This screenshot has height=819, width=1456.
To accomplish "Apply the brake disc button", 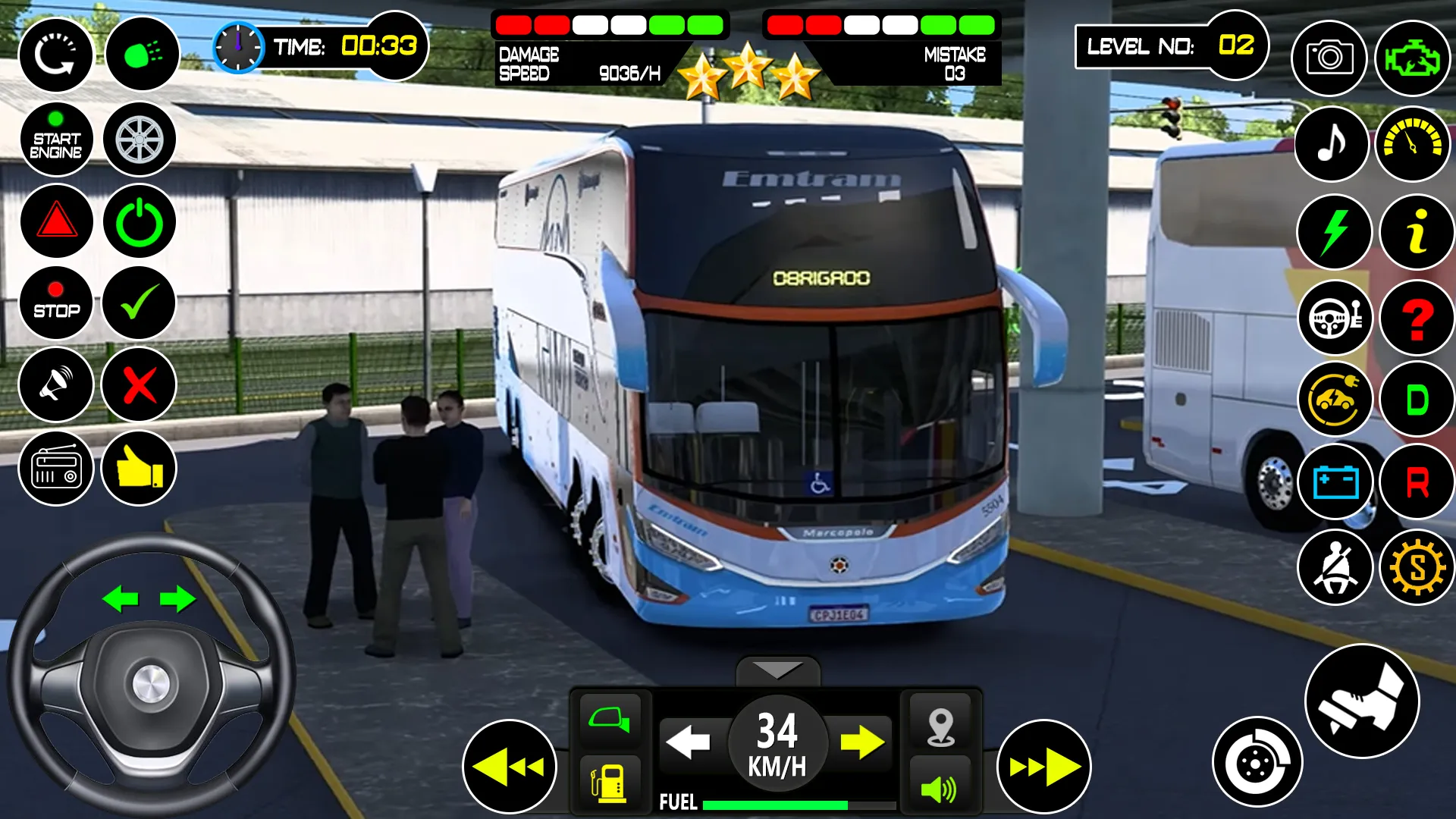I will click(1257, 761).
